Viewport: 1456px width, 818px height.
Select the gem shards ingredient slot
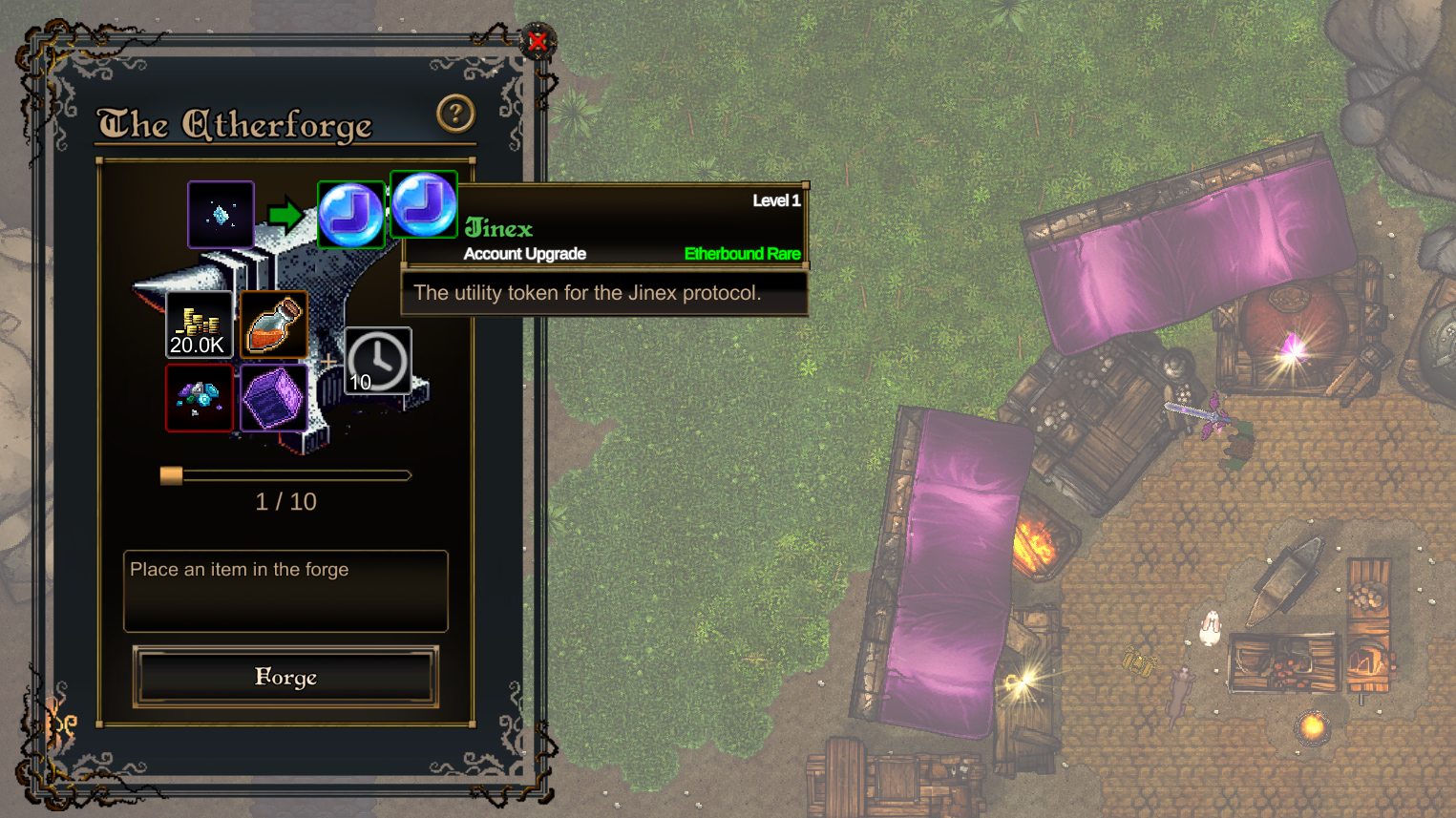pyautogui.click(x=199, y=398)
